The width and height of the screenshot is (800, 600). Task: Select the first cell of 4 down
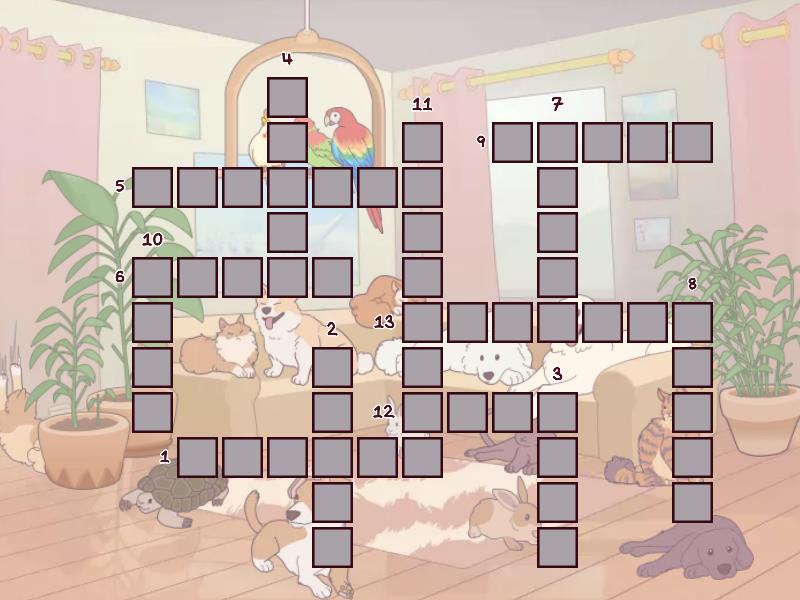pyautogui.click(x=287, y=97)
